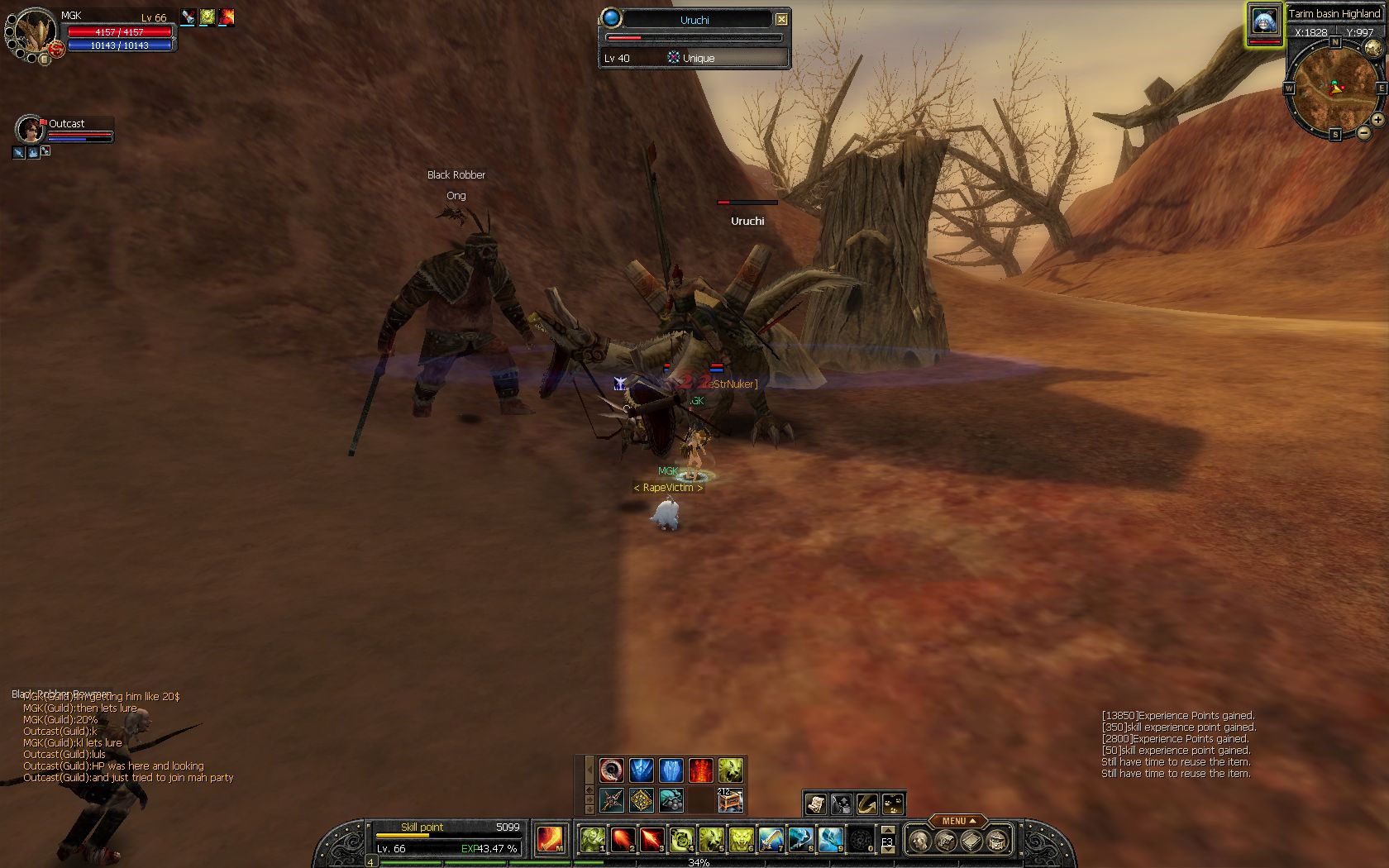Activate the sword skill in hotbar slot 7
Viewport: 1389px width, 868px height.
pyautogui.click(x=771, y=839)
